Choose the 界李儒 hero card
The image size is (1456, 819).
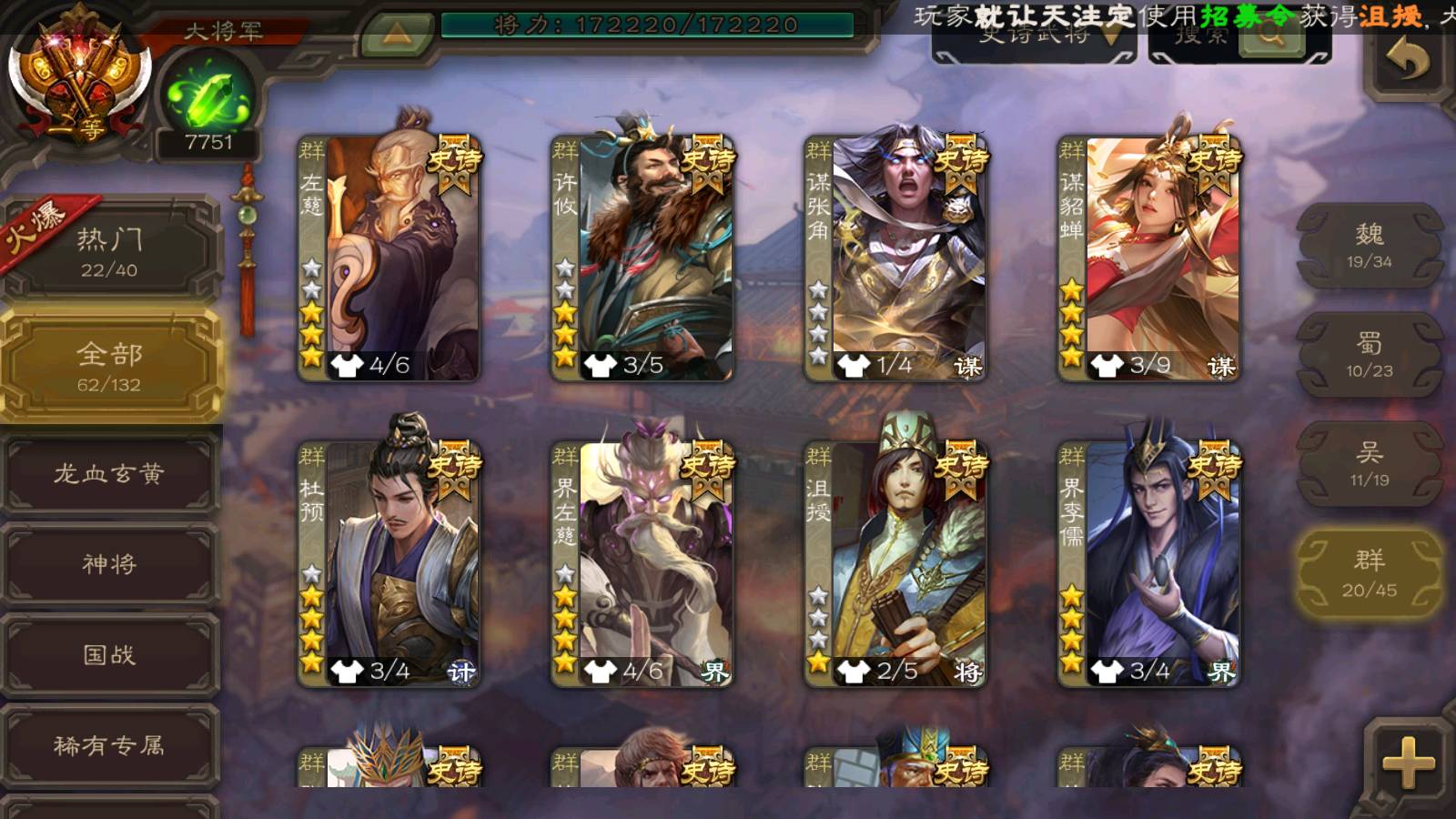[x=1148, y=564]
